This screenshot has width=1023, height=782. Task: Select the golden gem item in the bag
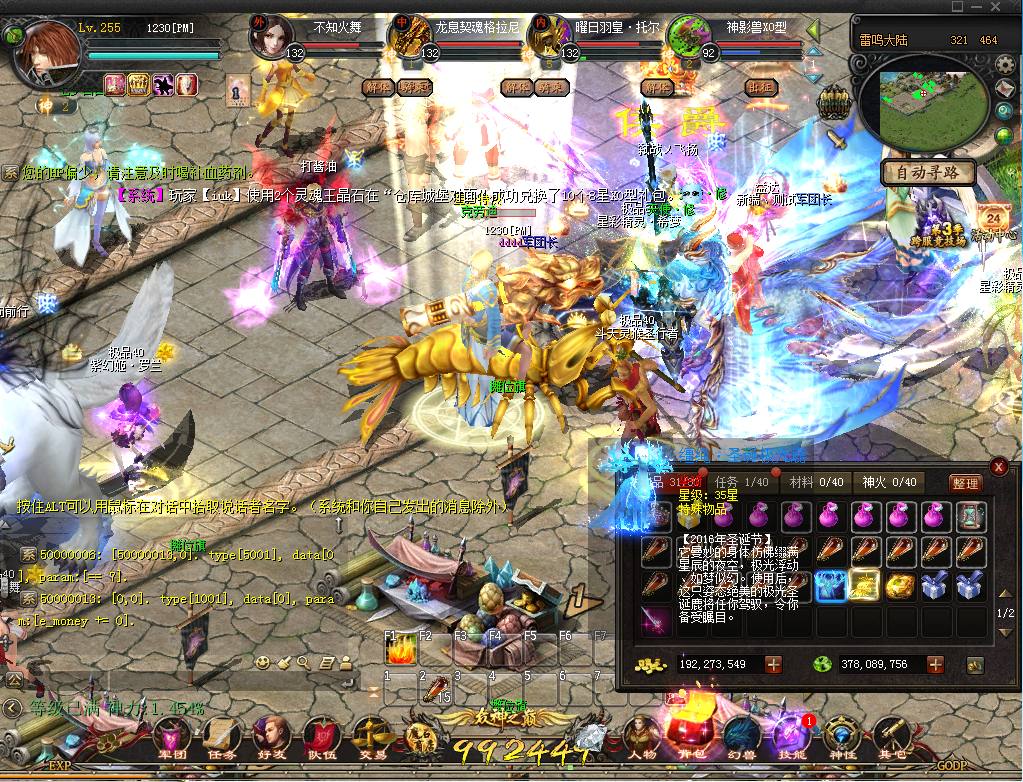pyautogui.click(x=899, y=586)
